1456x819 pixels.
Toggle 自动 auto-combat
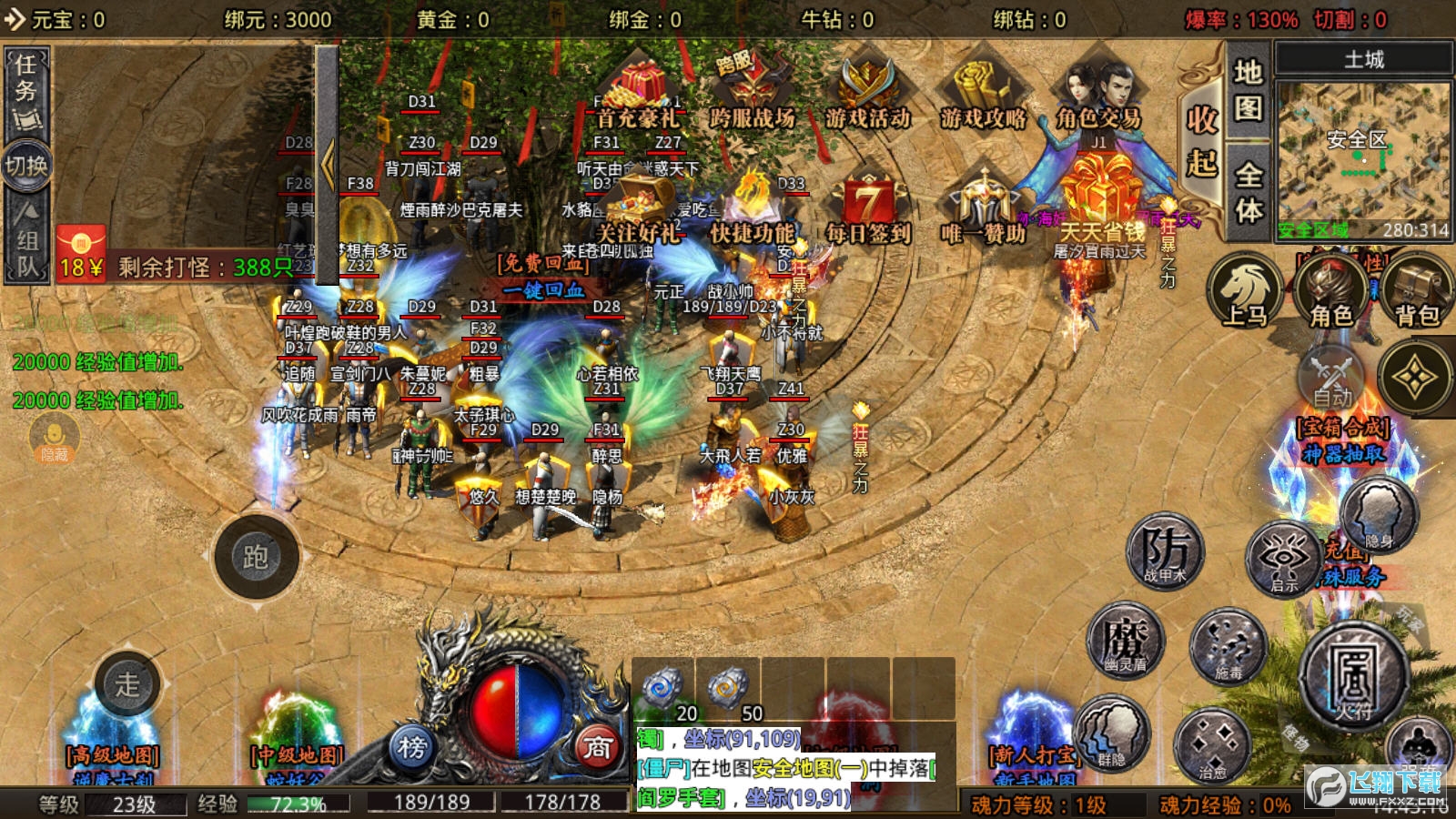[x=1332, y=377]
